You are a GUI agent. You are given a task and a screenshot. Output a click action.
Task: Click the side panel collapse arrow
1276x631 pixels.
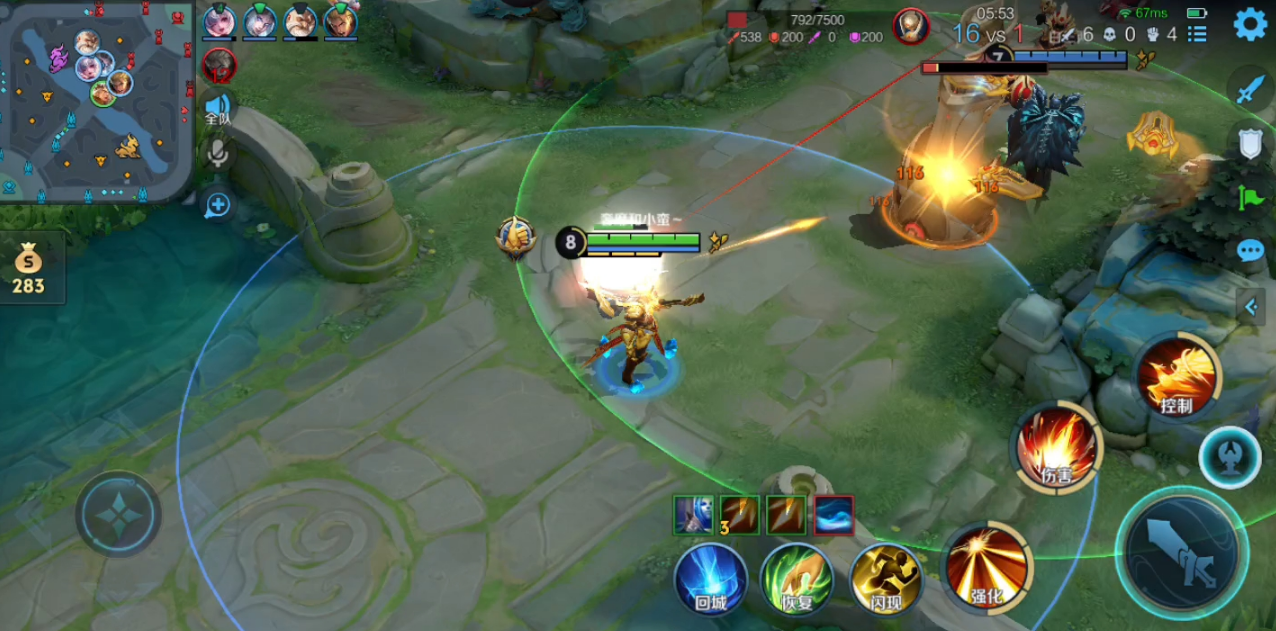1250,306
